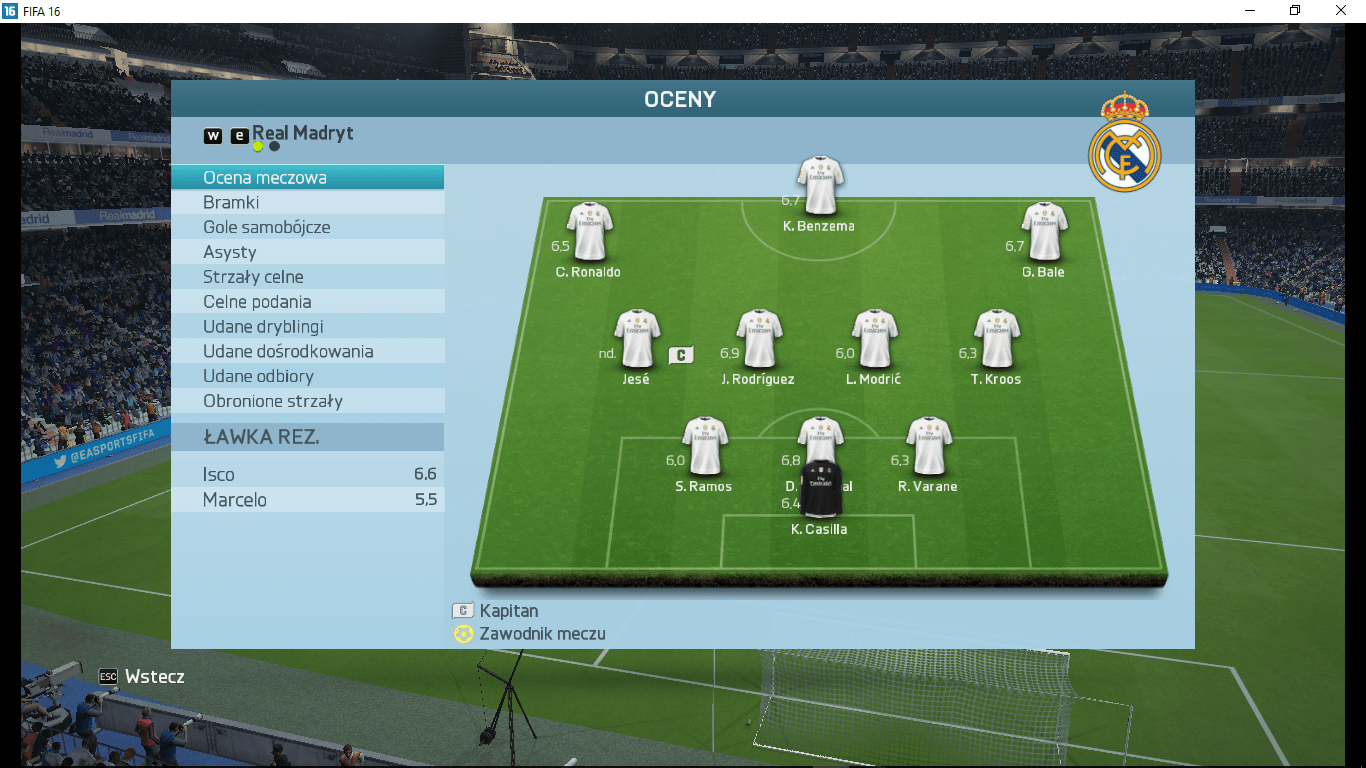This screenshot has width=1366, height=768.
Task: Select T. Kroos in midfield
Action: coord(996,339)
